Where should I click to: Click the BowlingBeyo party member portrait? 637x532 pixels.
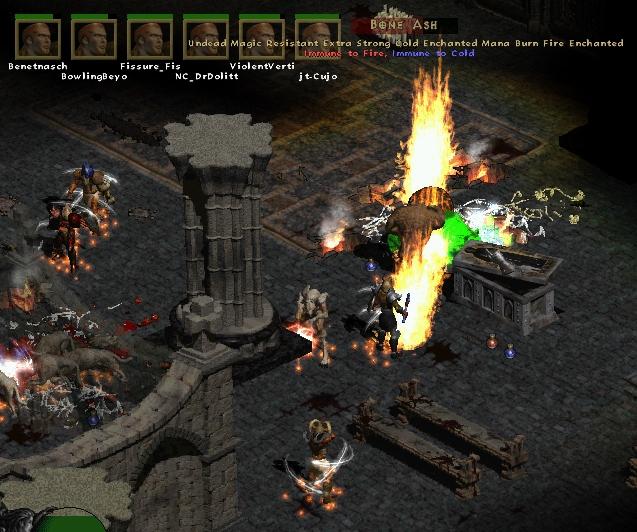point(94,38)
